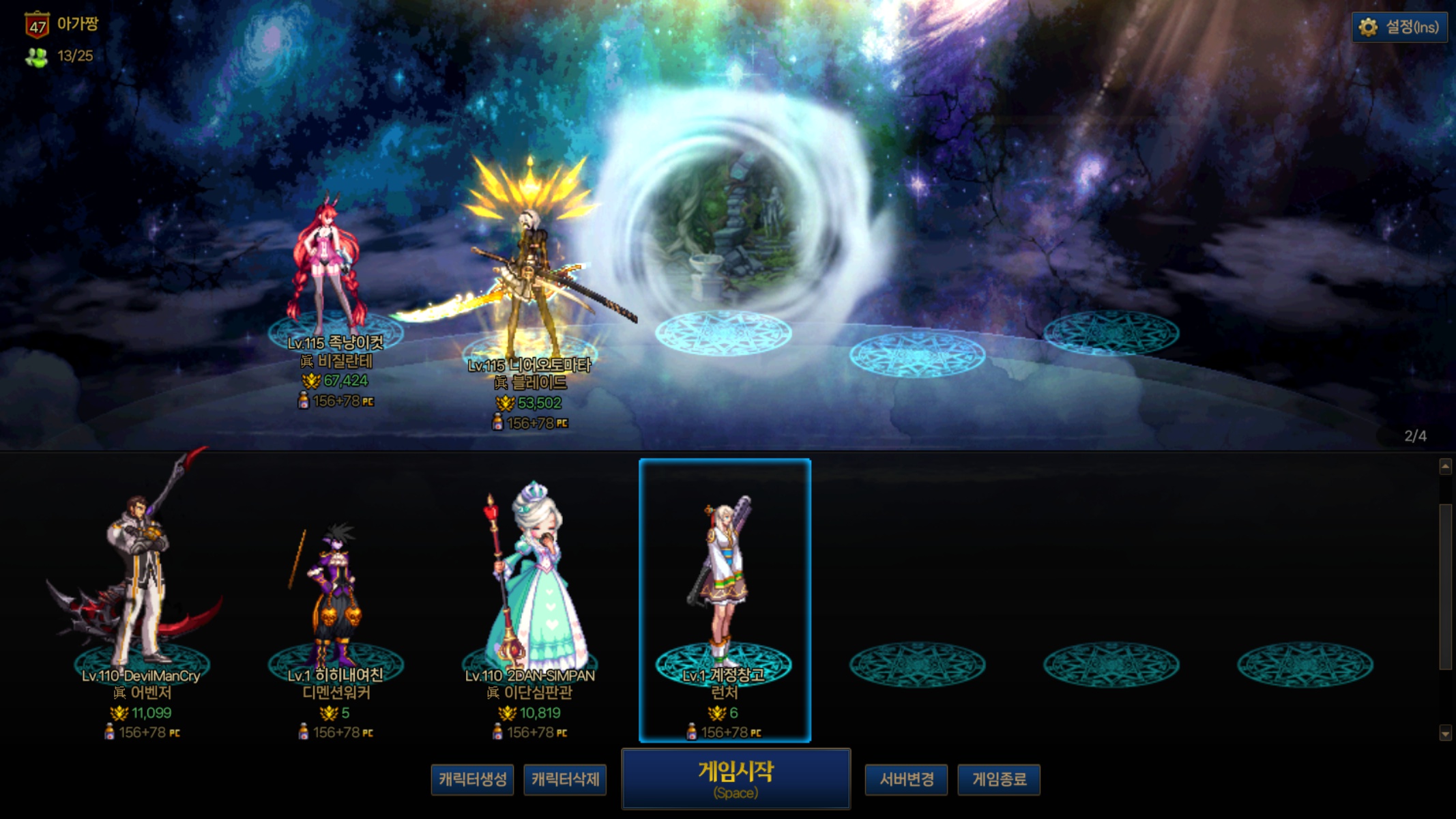Click the character list scroll-down arrow

tap(1444, 734)
